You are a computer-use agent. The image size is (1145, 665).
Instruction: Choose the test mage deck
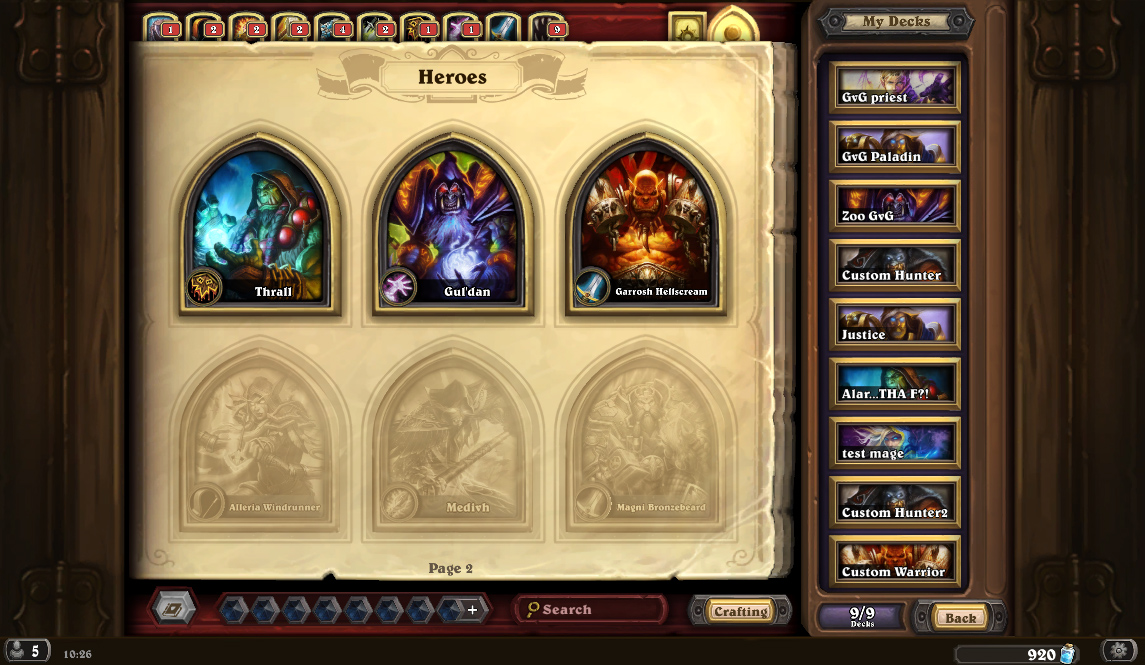coord(894,443)
